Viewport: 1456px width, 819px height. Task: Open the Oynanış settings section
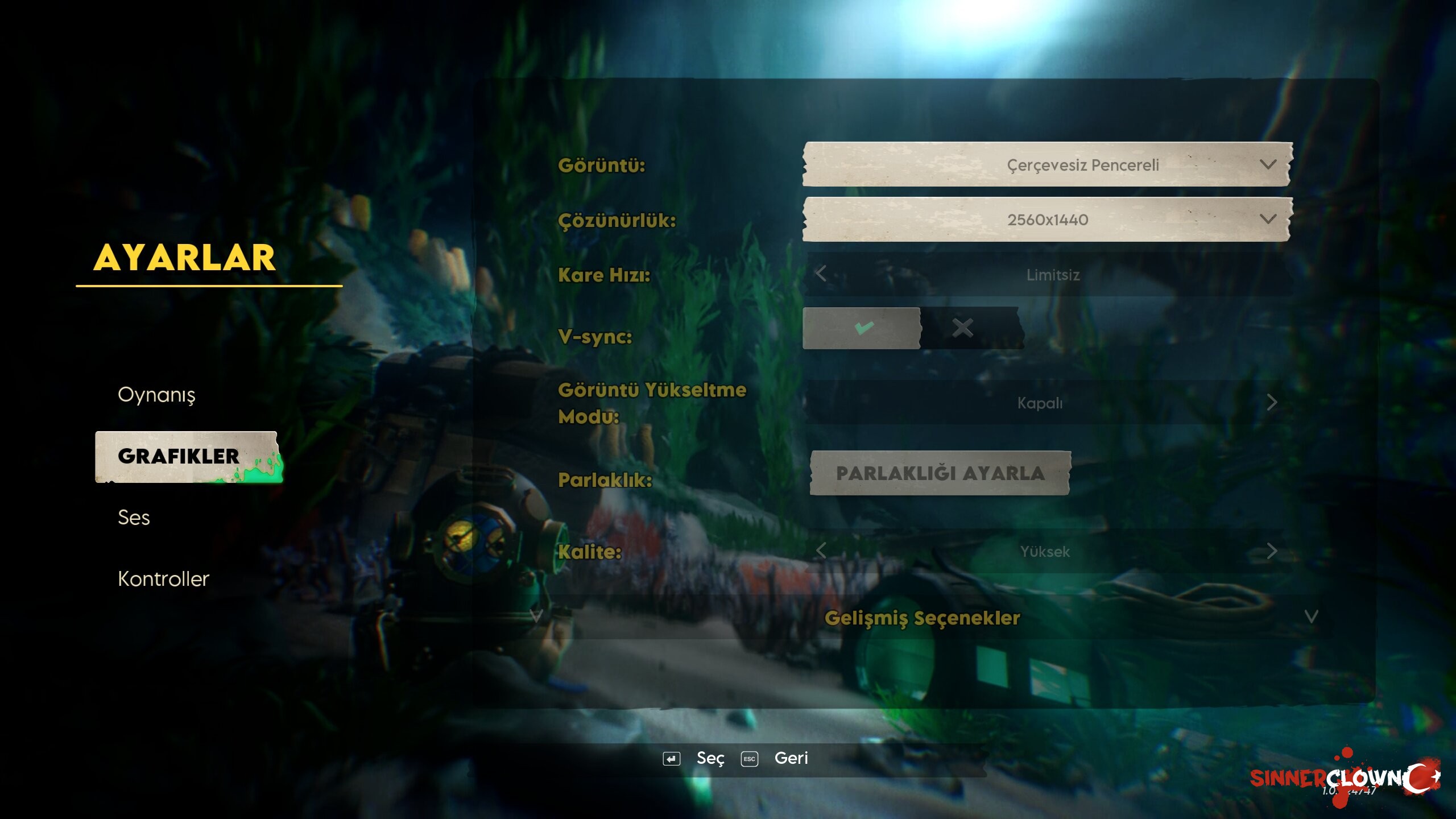coord(156,395)
